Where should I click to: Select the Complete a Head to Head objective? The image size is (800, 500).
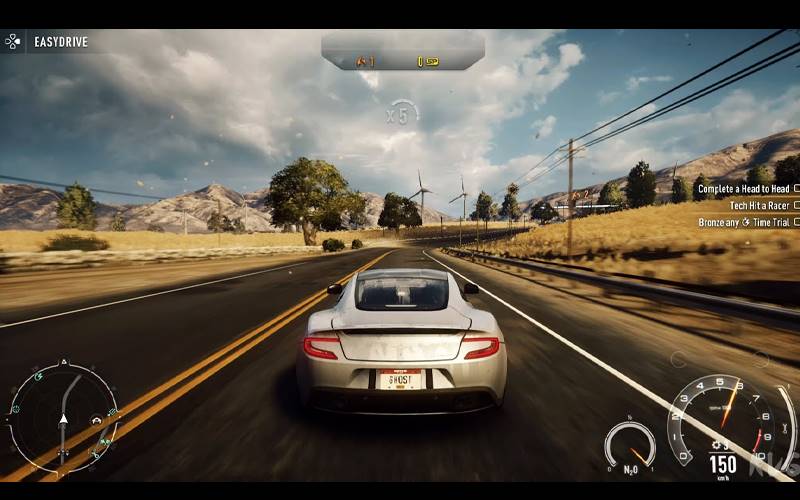coord(745,188)
